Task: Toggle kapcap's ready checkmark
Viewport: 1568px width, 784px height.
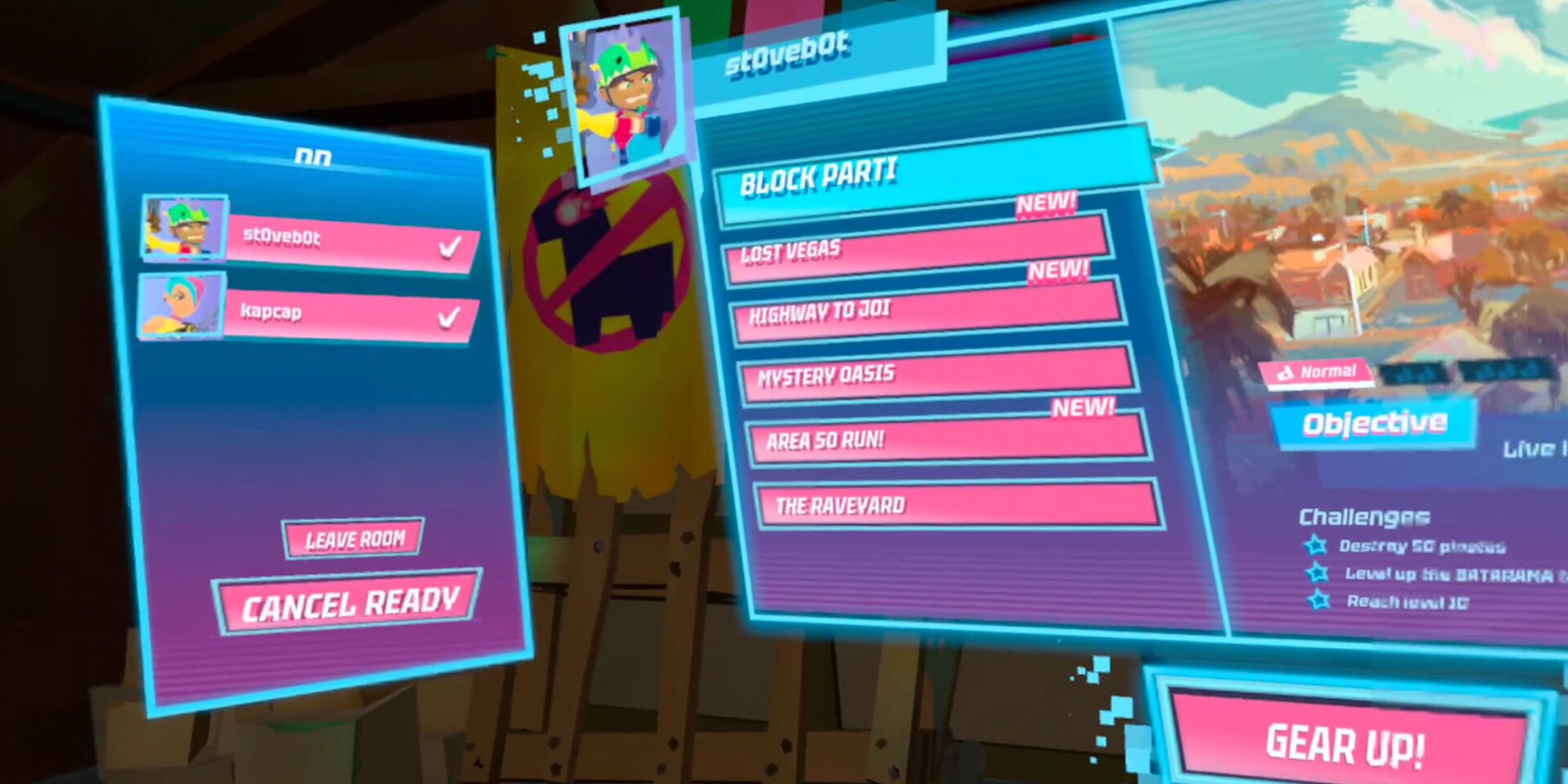Action: [x=449, y=319]
